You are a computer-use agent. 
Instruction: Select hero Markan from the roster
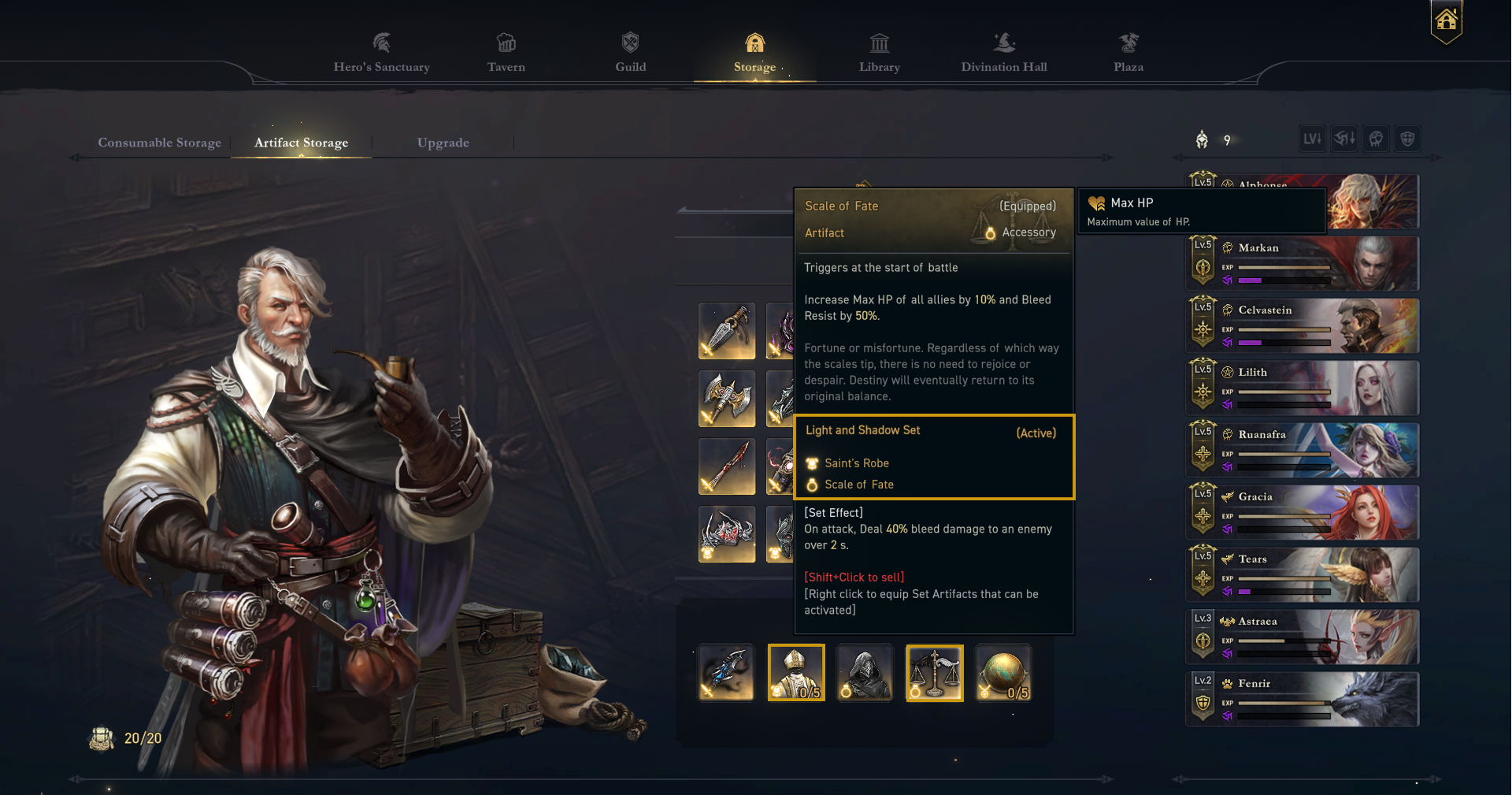point(1303,264)
